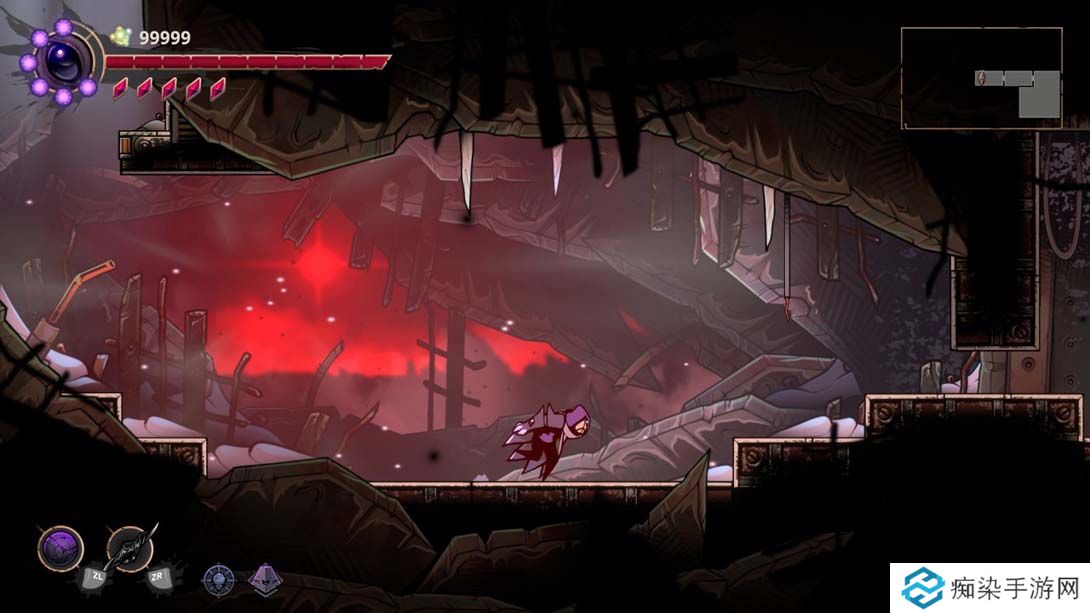This screenshot has height=613, width=1090.
Task: Select the purple orb ability slot
Action: (60, 548)
